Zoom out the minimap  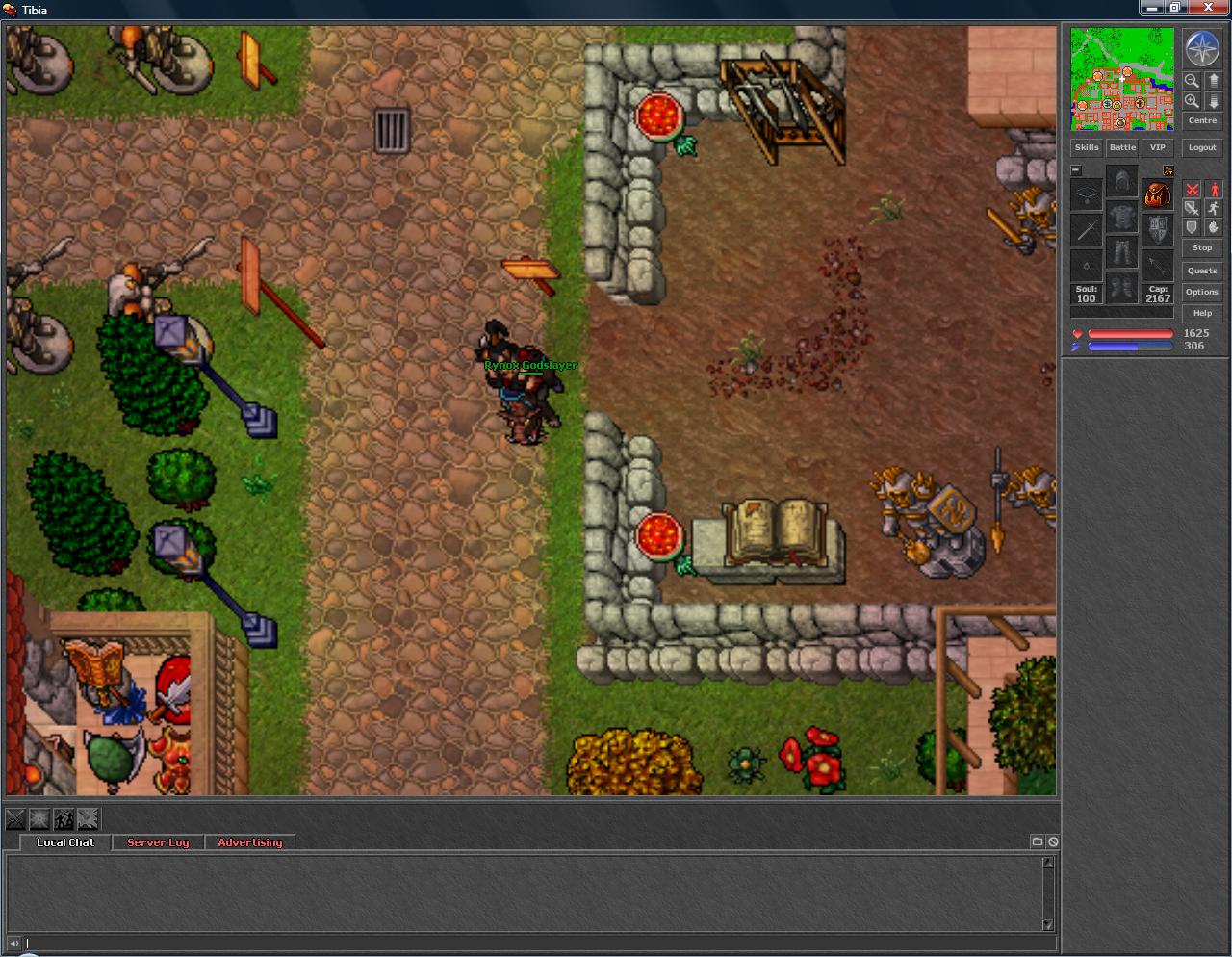1192,81
